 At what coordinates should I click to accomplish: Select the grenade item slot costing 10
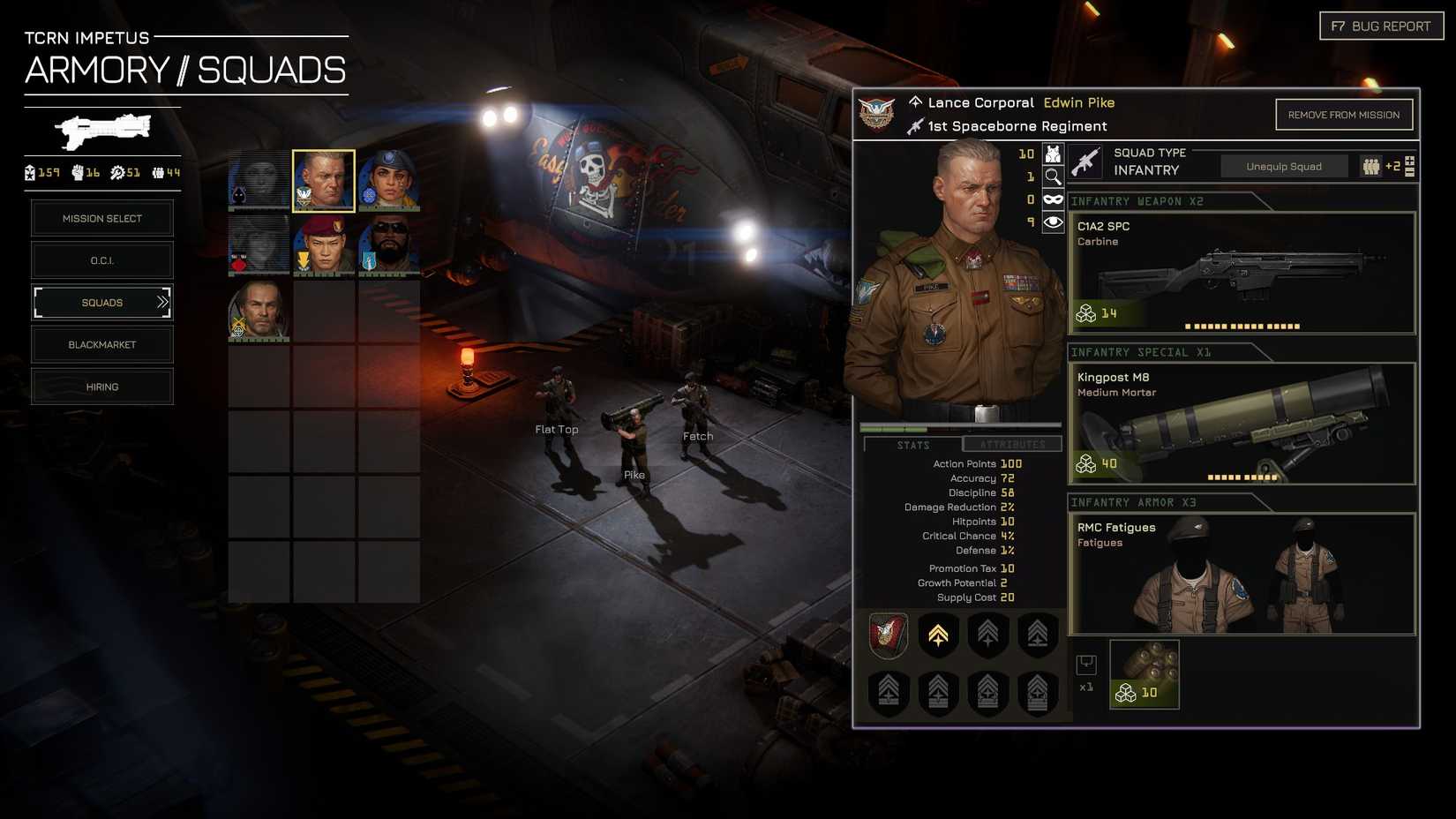pos(1145,675)
